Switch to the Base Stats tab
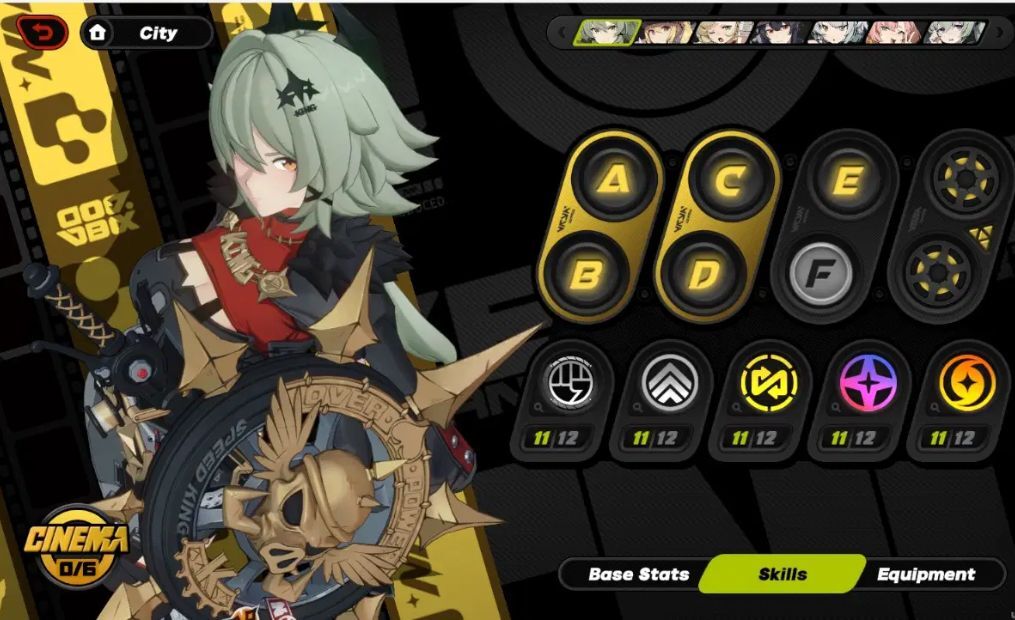 point(638,574)
